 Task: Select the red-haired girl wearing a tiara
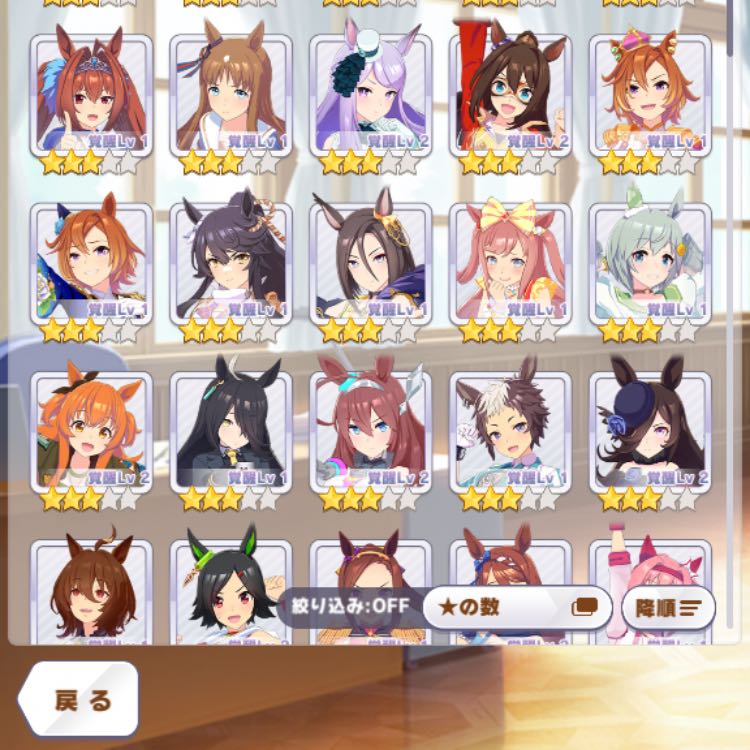[x=91, y=95]
